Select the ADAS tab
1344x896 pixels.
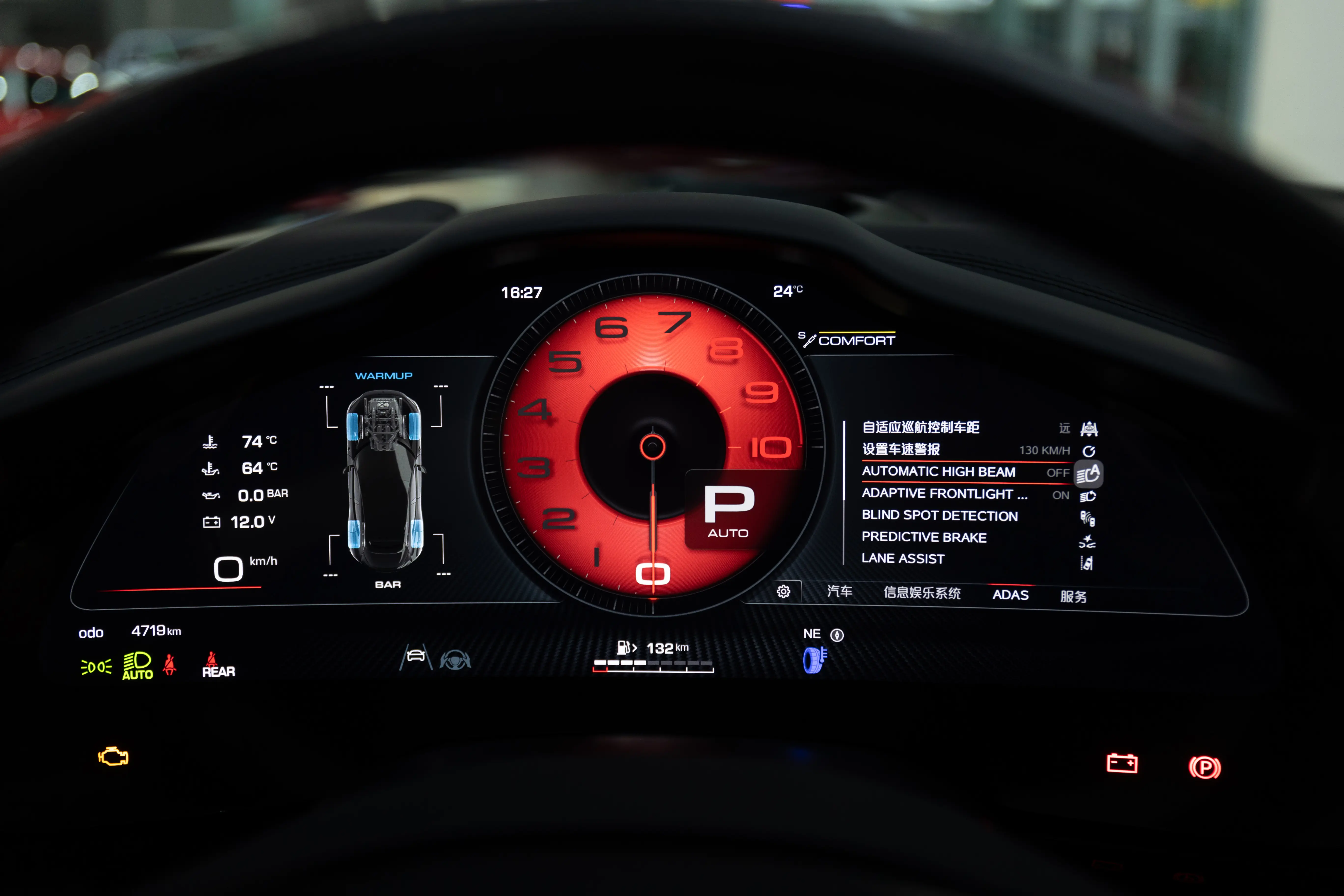pos(1010,595)
